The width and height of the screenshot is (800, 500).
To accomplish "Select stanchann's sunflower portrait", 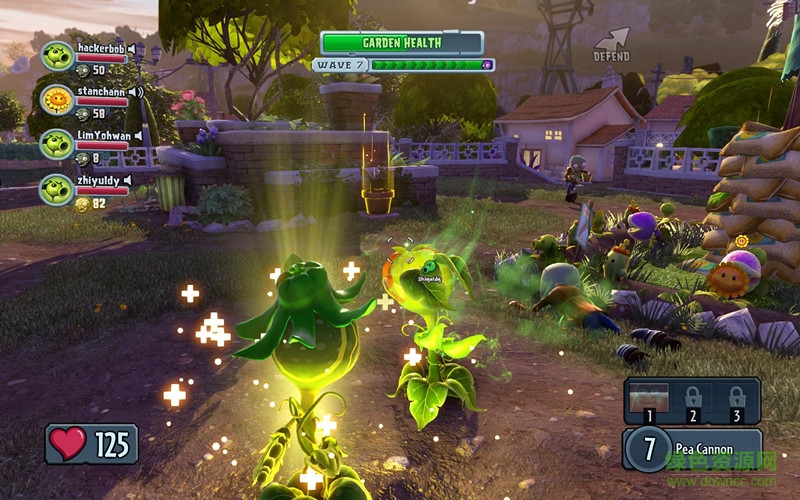I will click(x=56, y=99).
